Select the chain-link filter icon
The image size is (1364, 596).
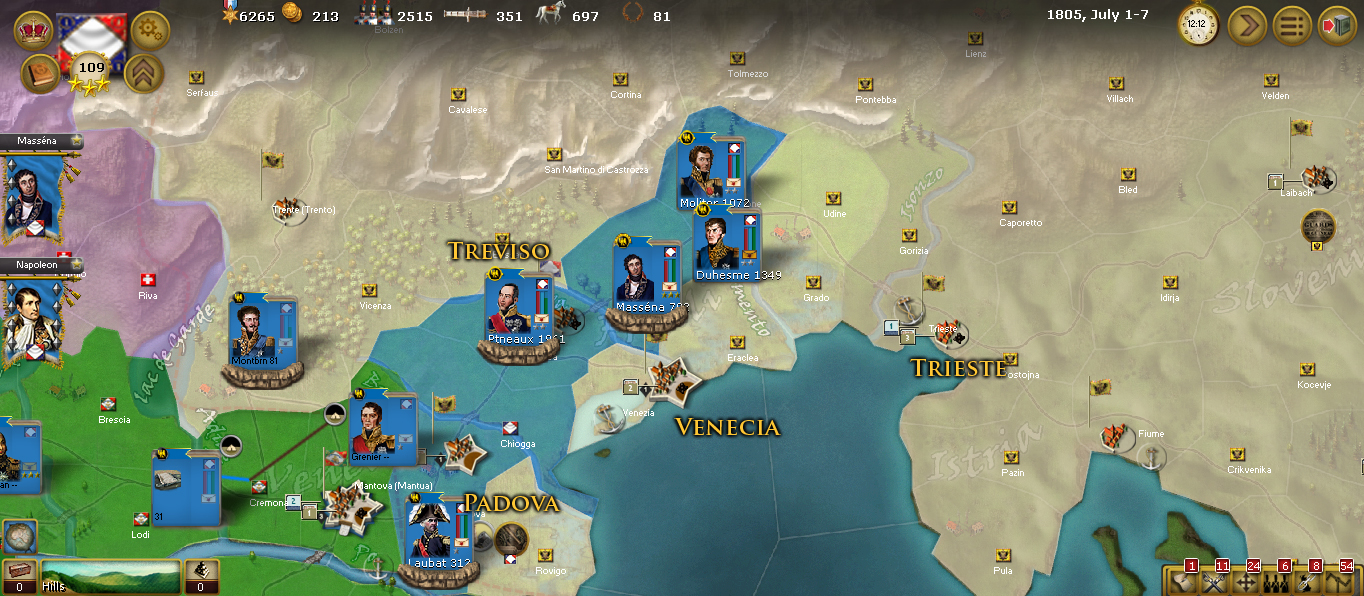coord(1309,581)
